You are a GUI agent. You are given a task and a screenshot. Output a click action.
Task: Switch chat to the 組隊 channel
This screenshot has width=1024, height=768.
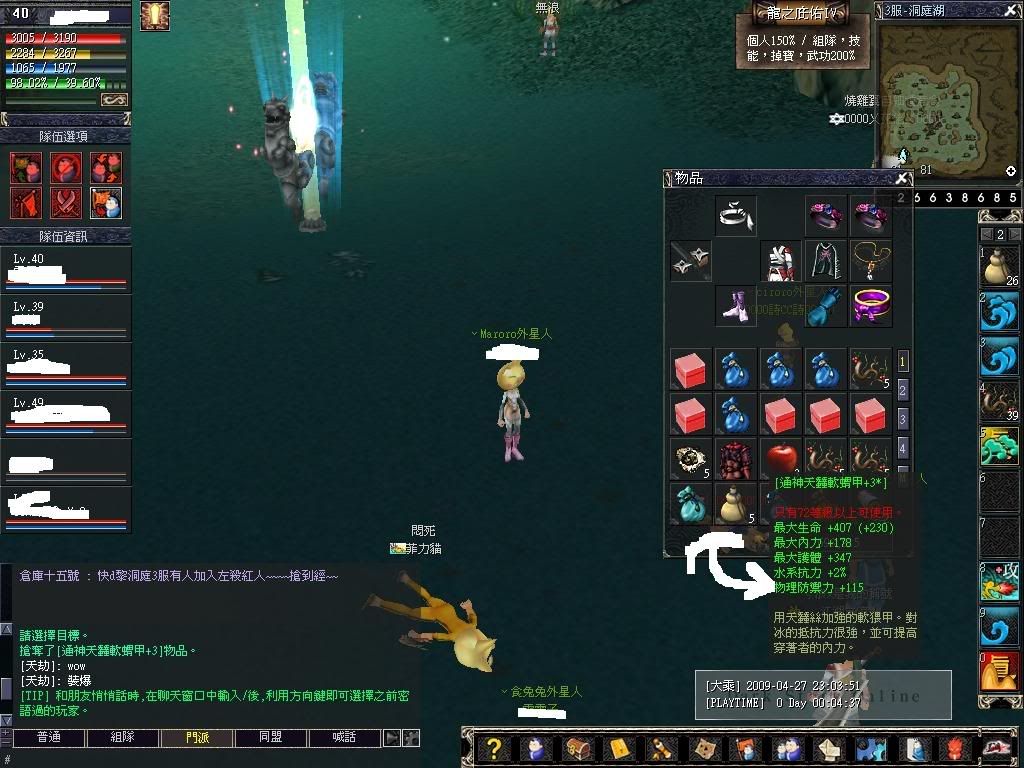(122, 738)
